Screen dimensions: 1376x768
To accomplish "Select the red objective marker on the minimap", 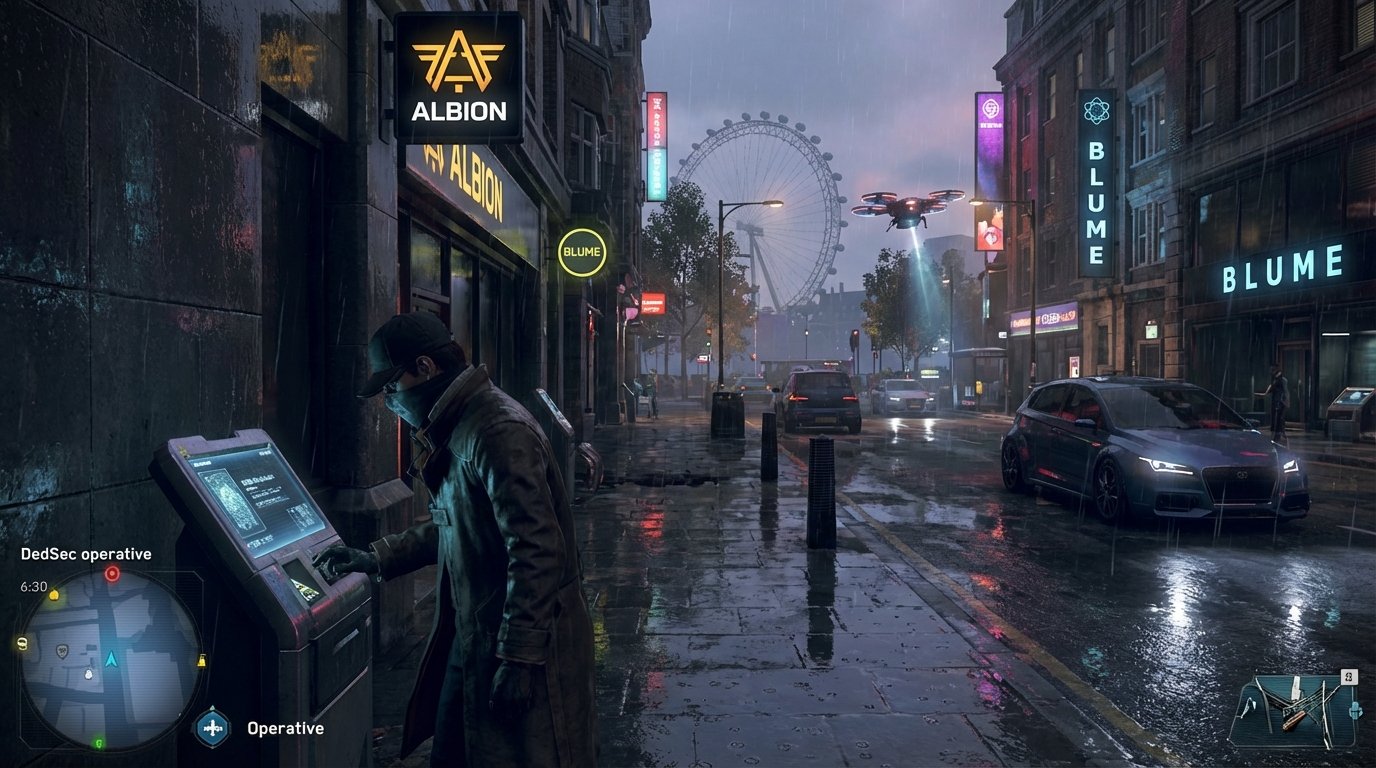I will point(111,573).
